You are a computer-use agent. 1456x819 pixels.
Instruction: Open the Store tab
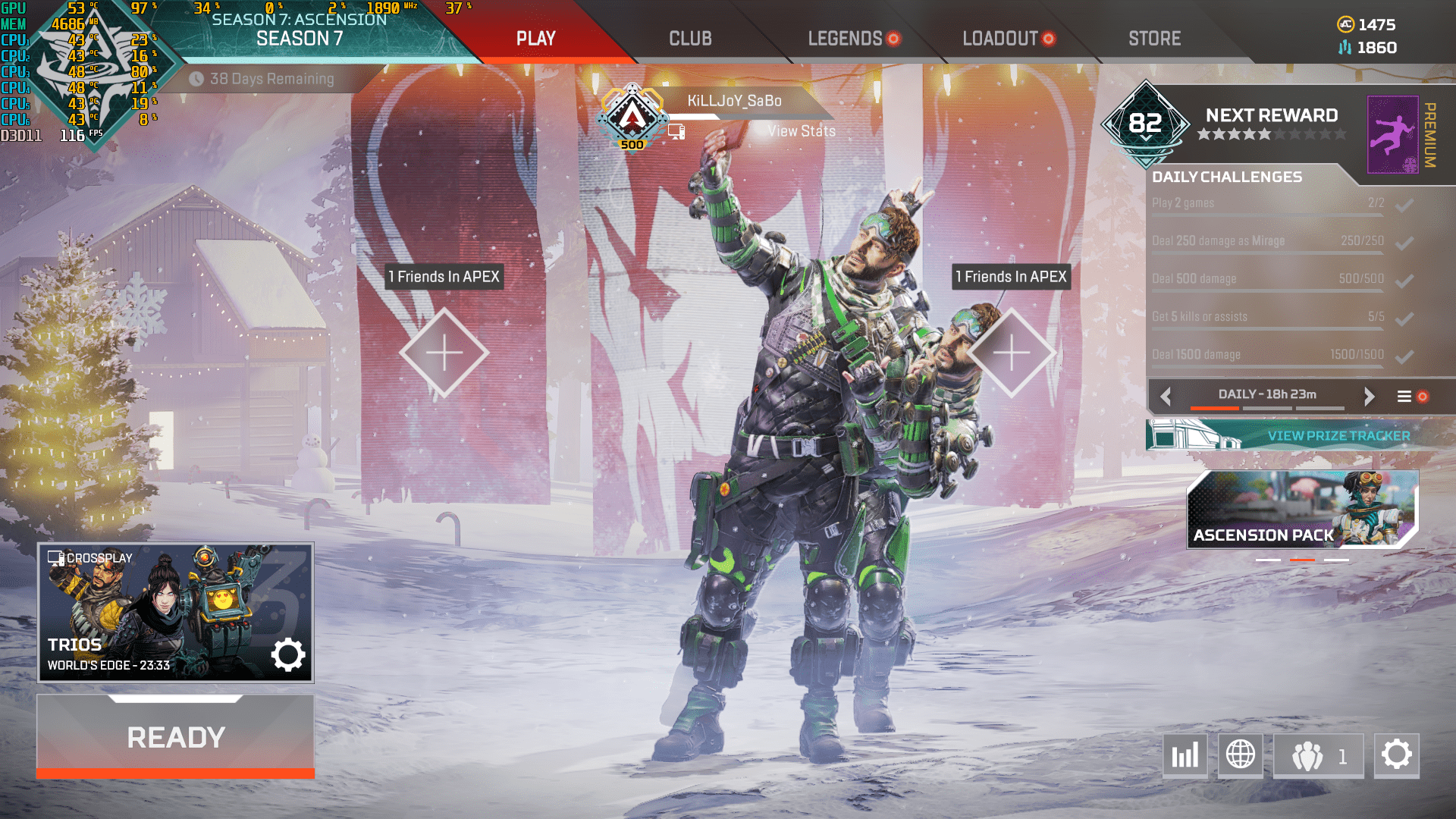tap(1154, 39)
